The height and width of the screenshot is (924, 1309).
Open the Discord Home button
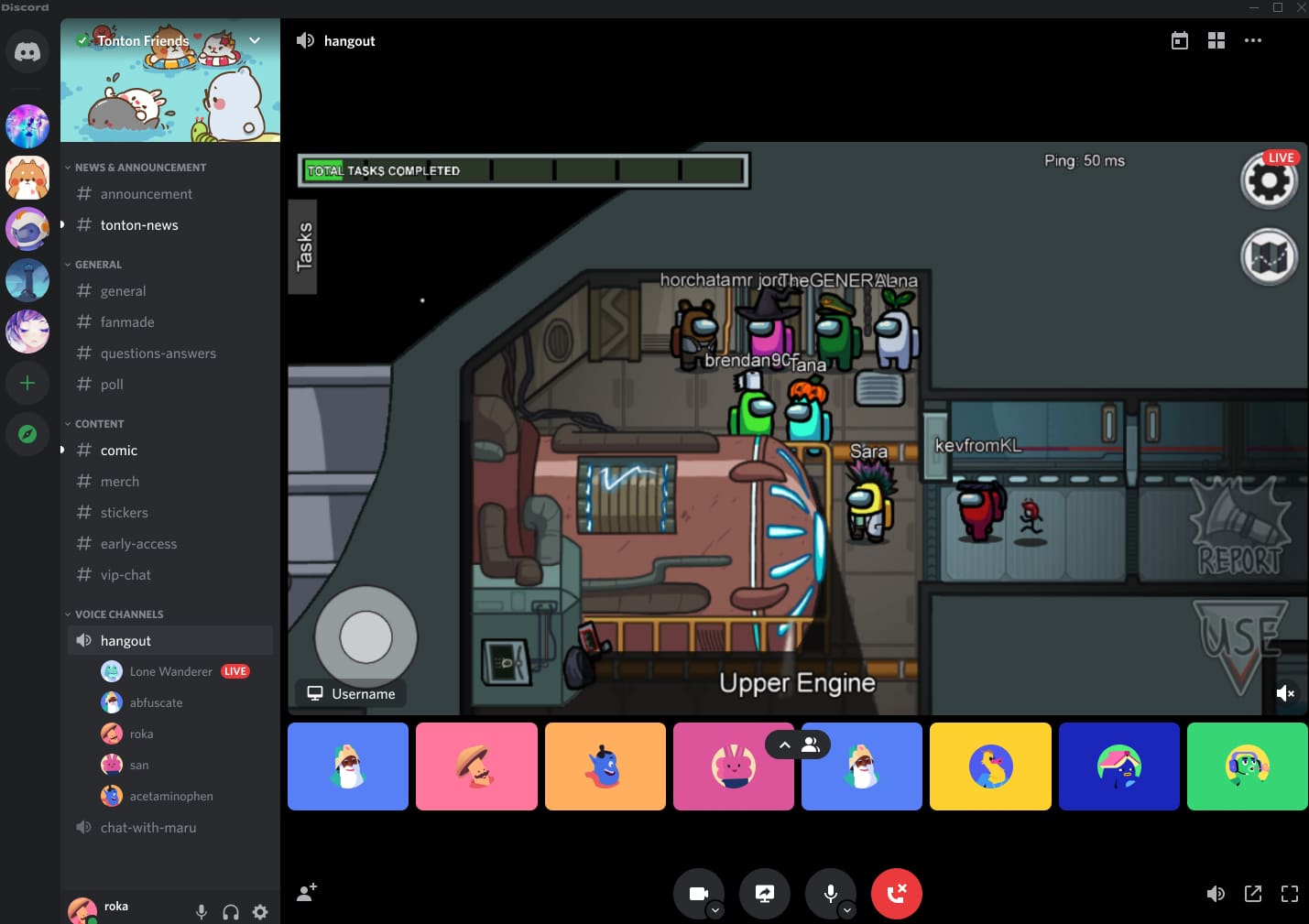[27, 52]
